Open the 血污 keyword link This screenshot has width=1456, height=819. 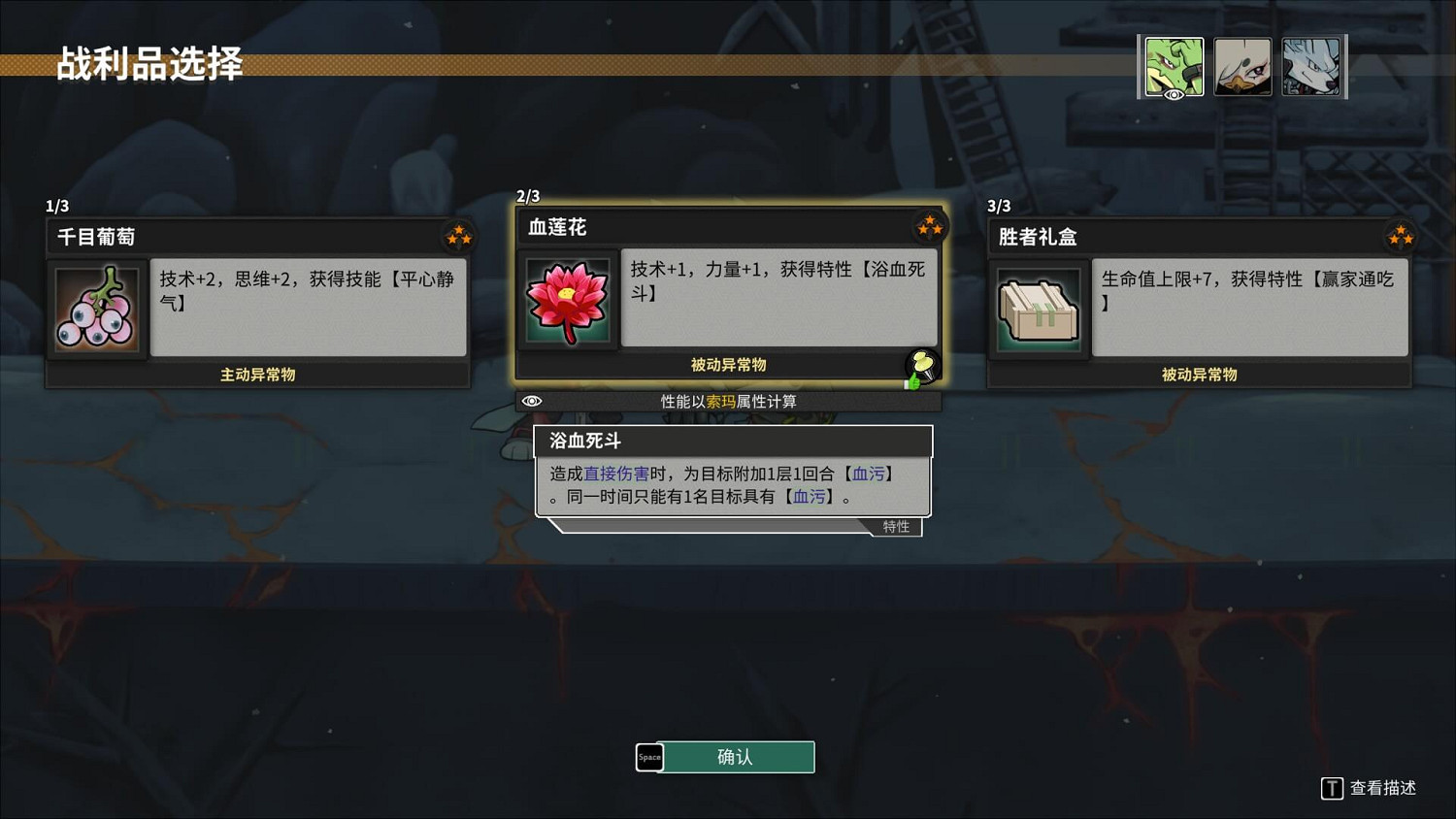[x=867, y=474]
